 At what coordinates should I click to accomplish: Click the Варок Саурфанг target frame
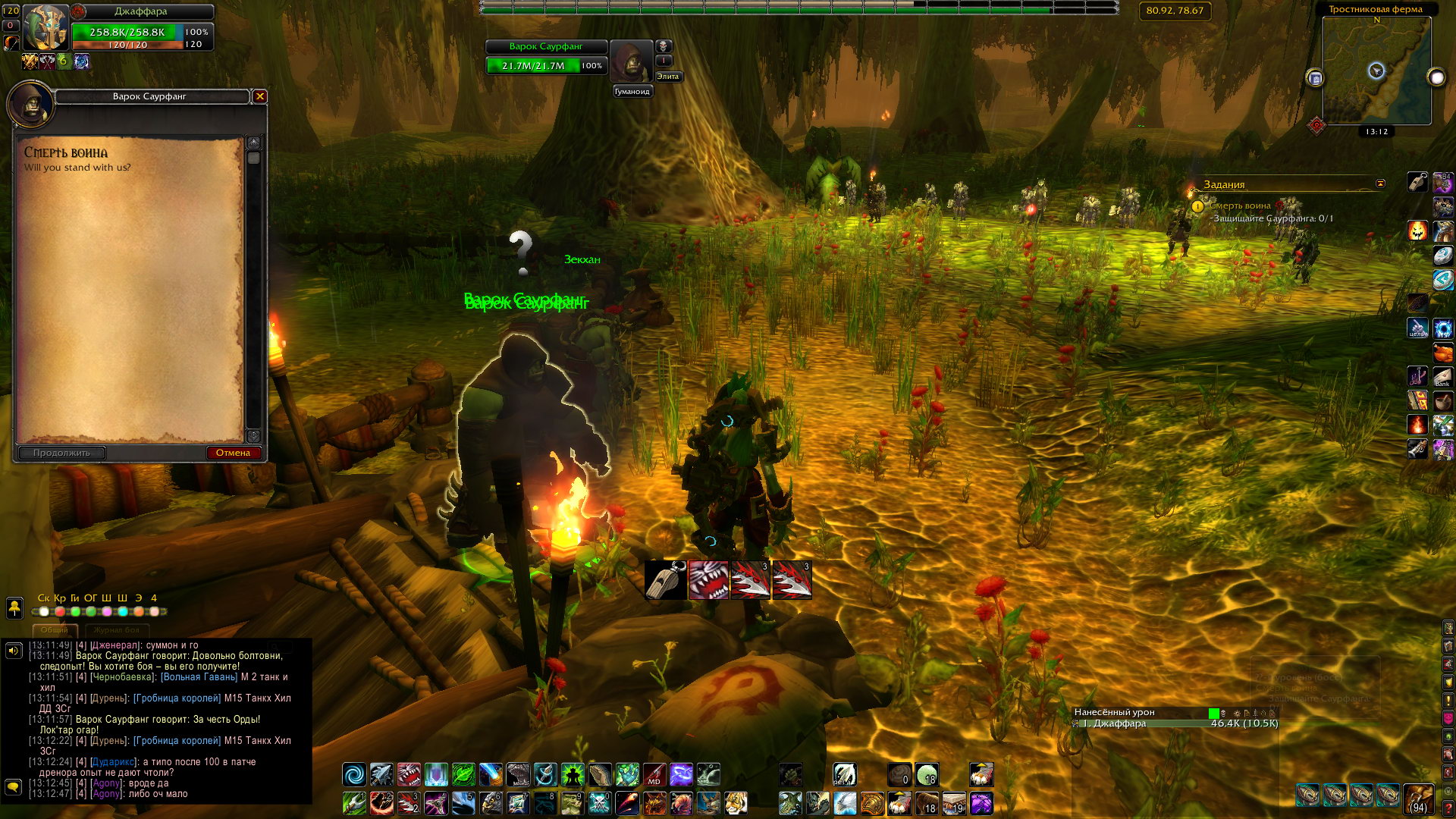546,57
